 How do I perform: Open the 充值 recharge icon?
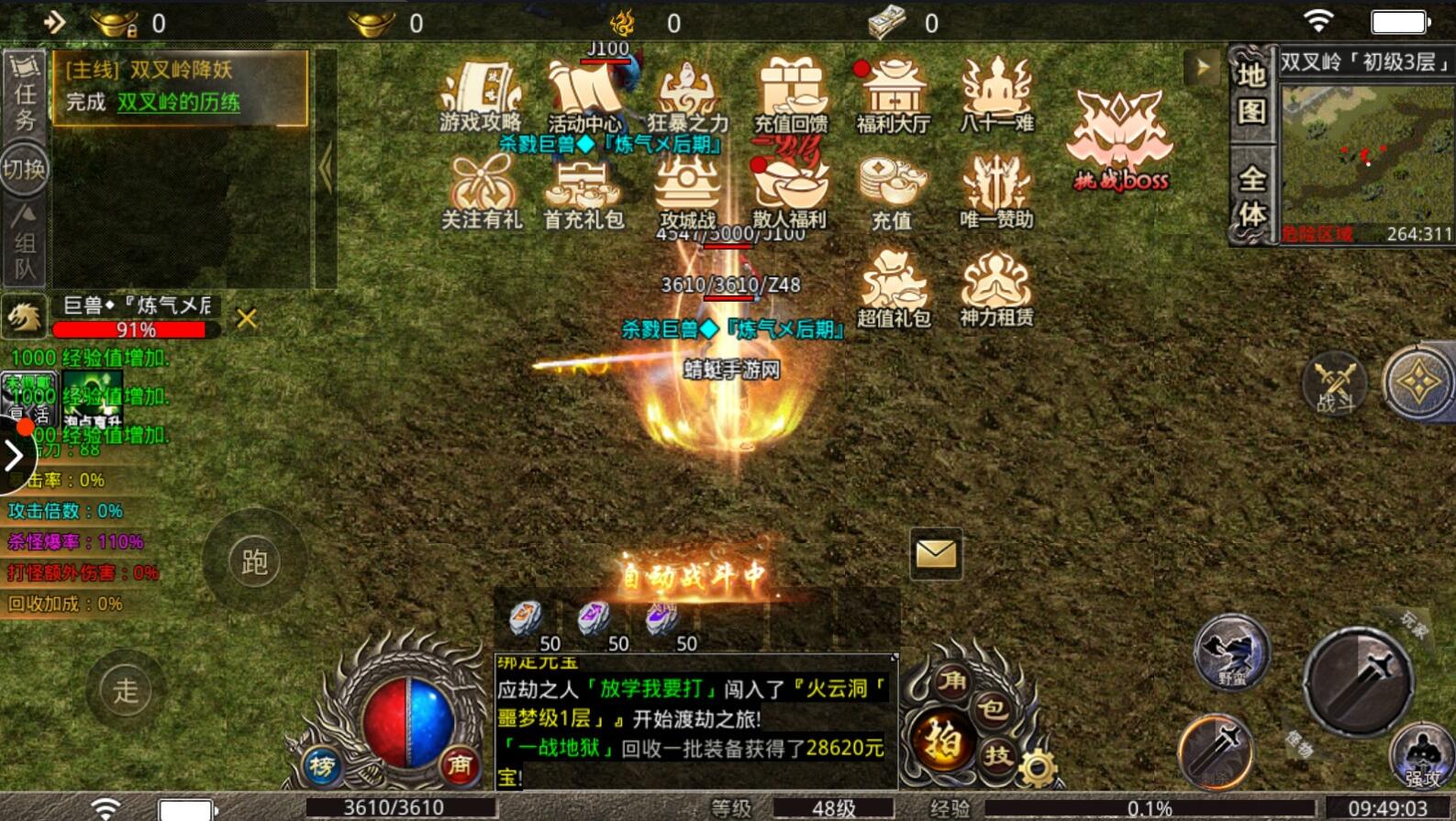click(x=891, y=191)
